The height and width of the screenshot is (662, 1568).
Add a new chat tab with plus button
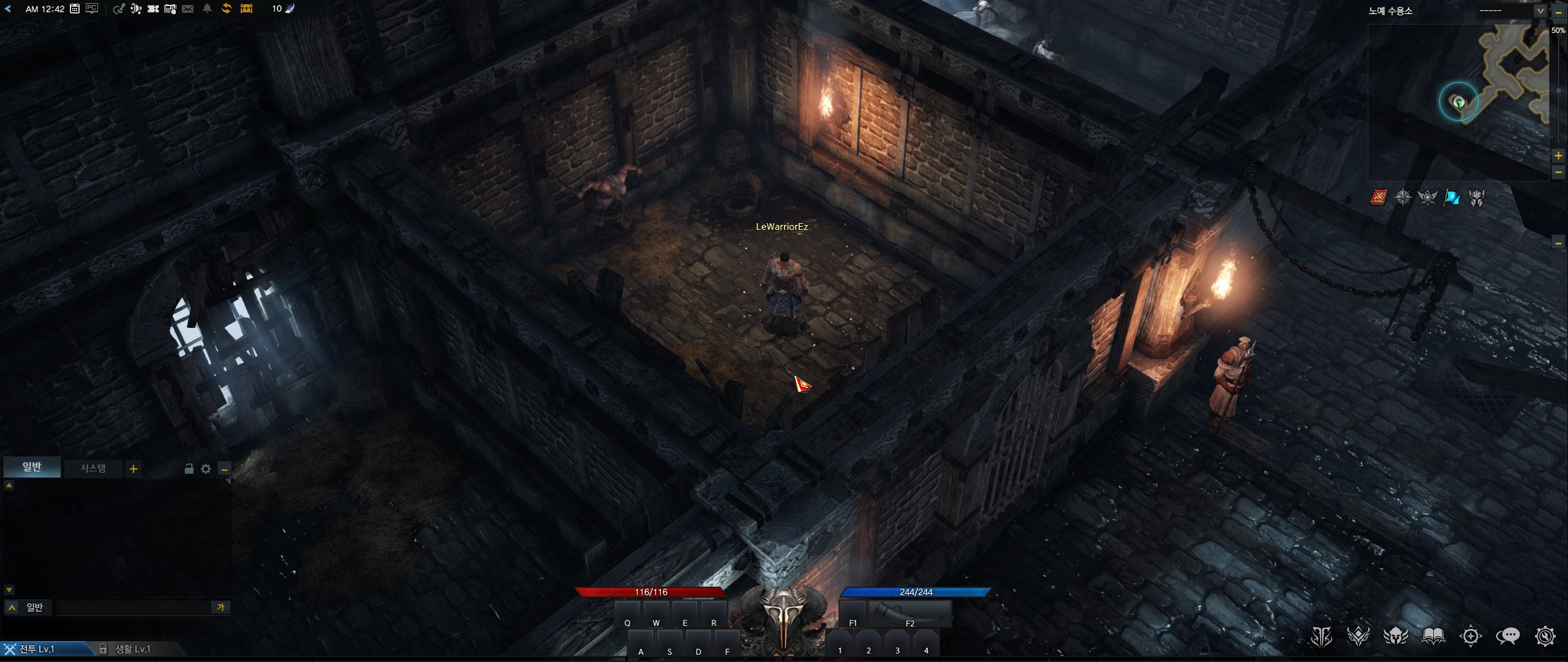point(133,469)
